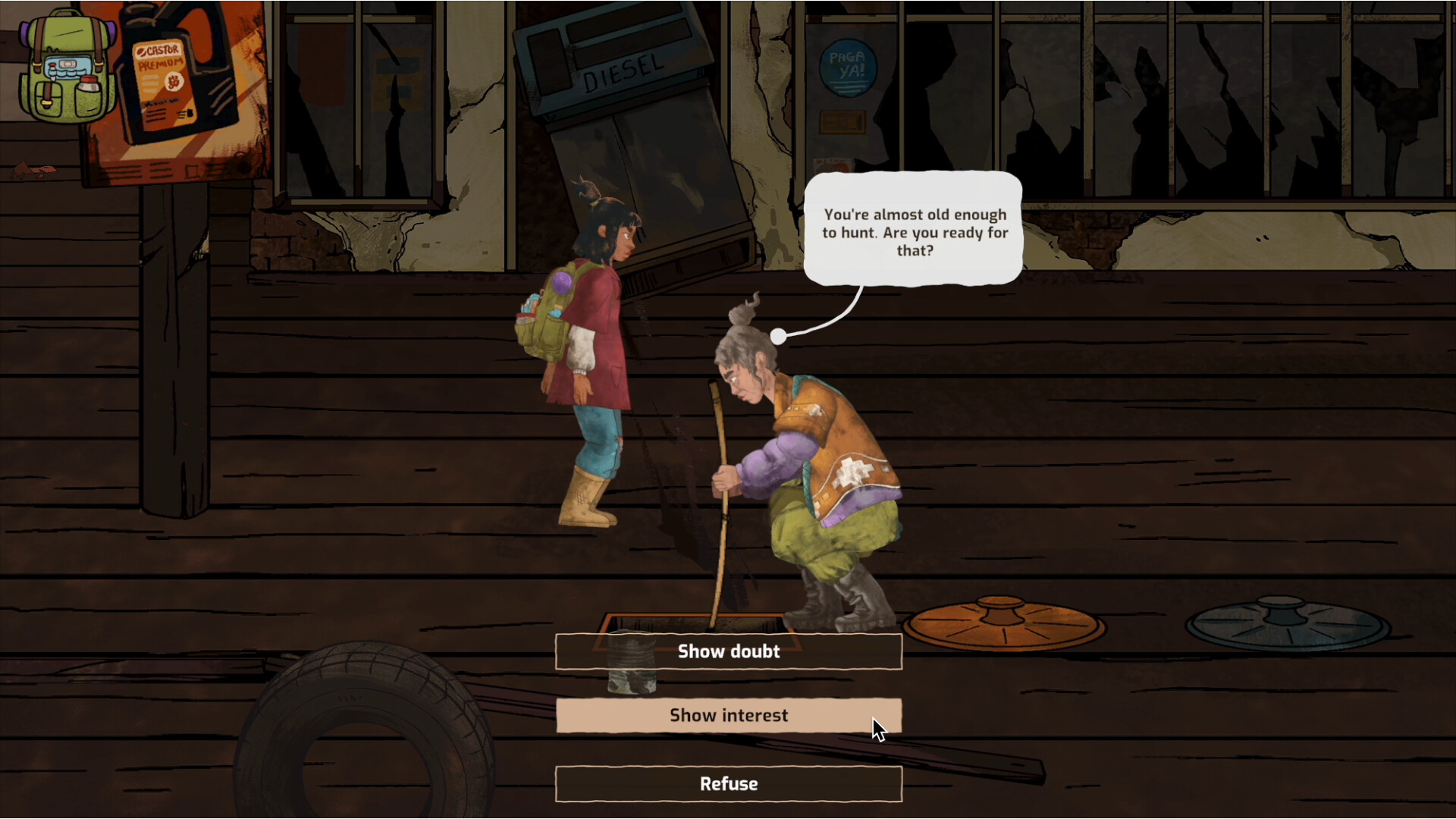Open the green backpack inventory

tap(67, 68)
